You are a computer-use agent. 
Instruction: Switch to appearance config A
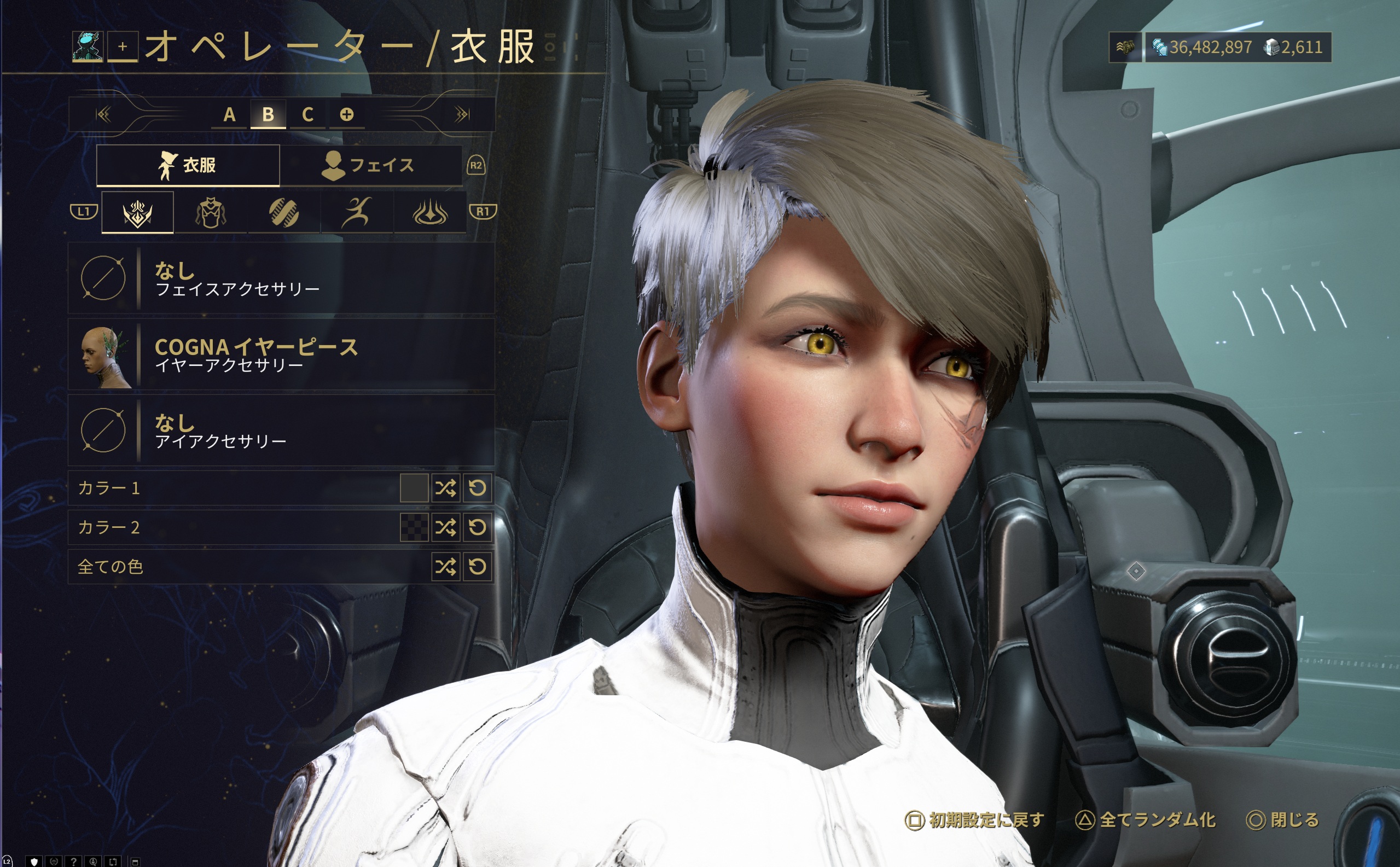[229, 115]
